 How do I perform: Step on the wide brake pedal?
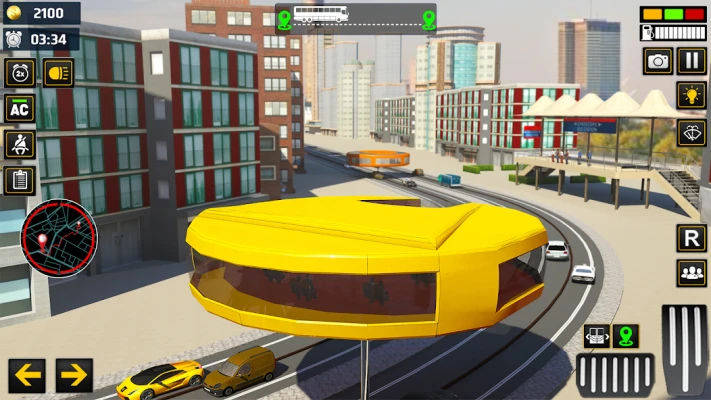click(616, 376)
